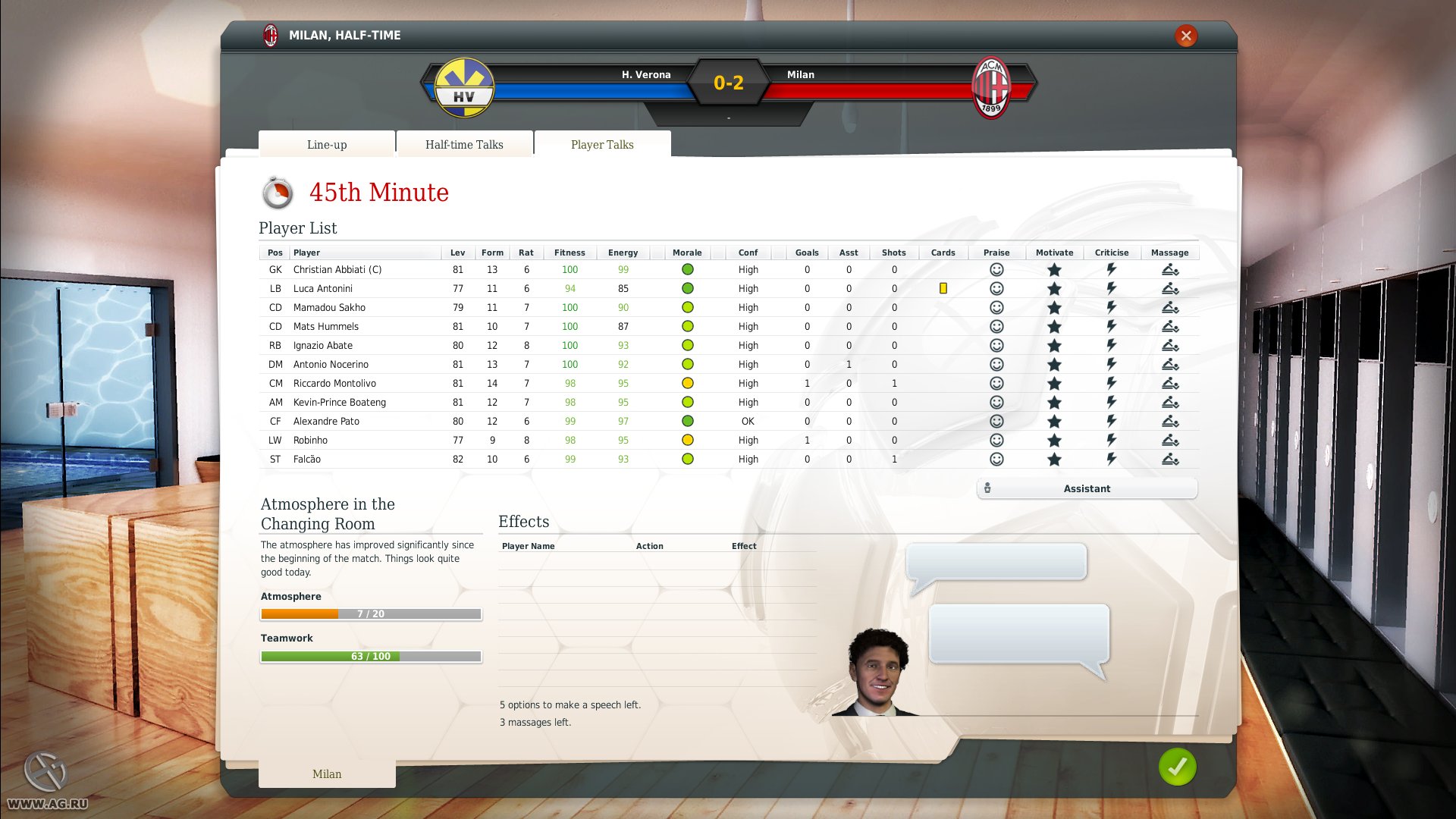Click Luca Antonini's yellow card icon
This screenshot has width=1456, height=819.
[943, 288]
